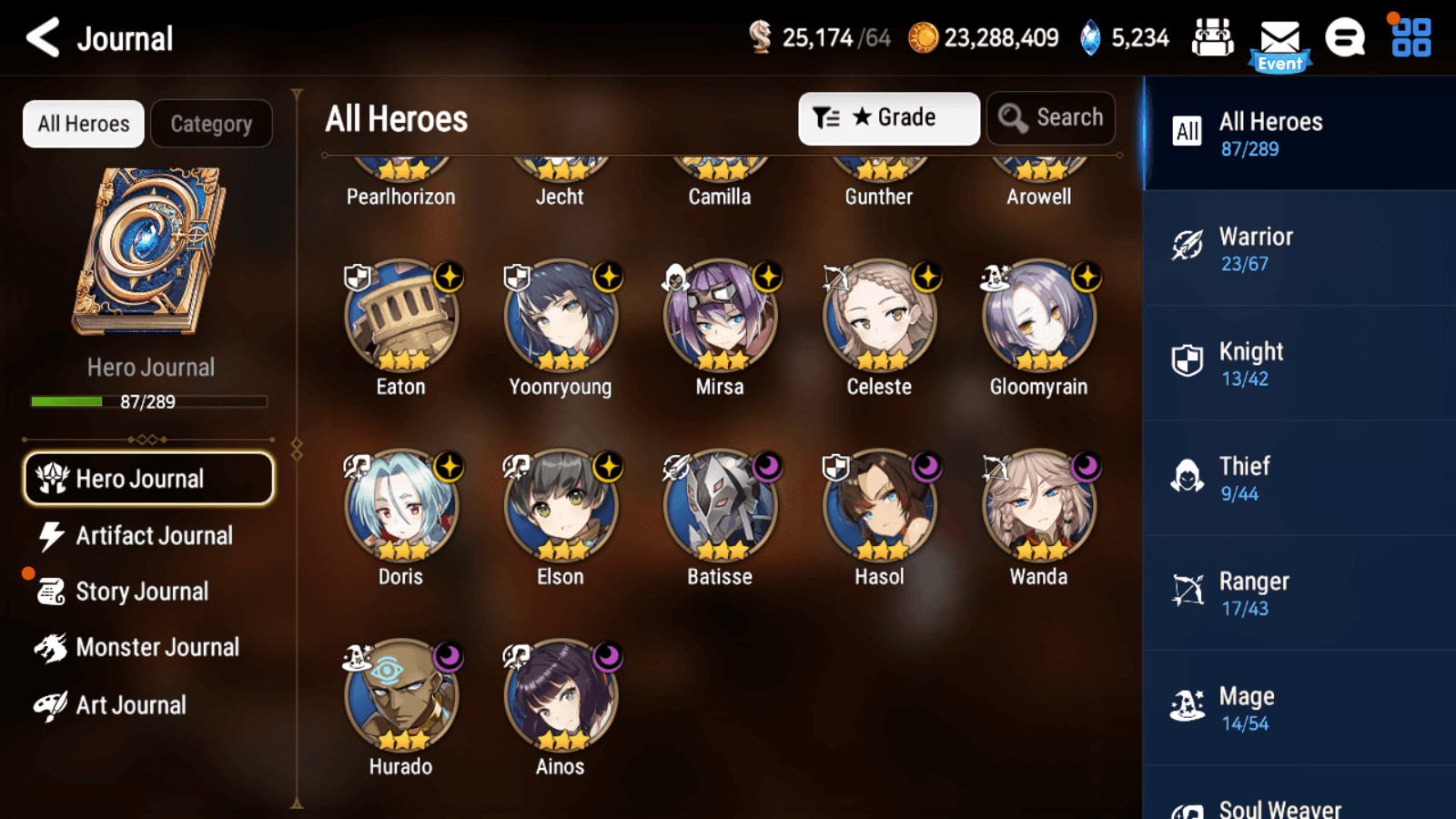This screenshot has width=1456, height=819.
Task: Choose the hero Batisse portrait
Action: pos(720,508)
